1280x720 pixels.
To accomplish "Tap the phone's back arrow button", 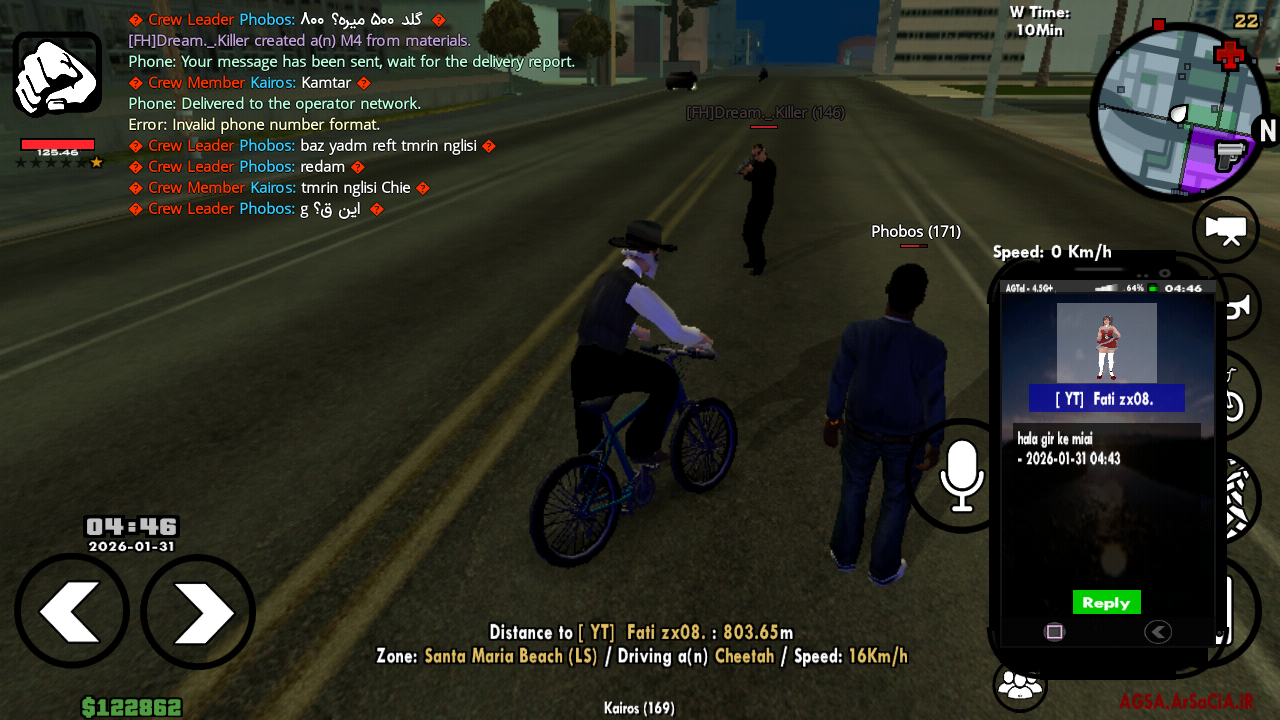I will click(1158, 632).
